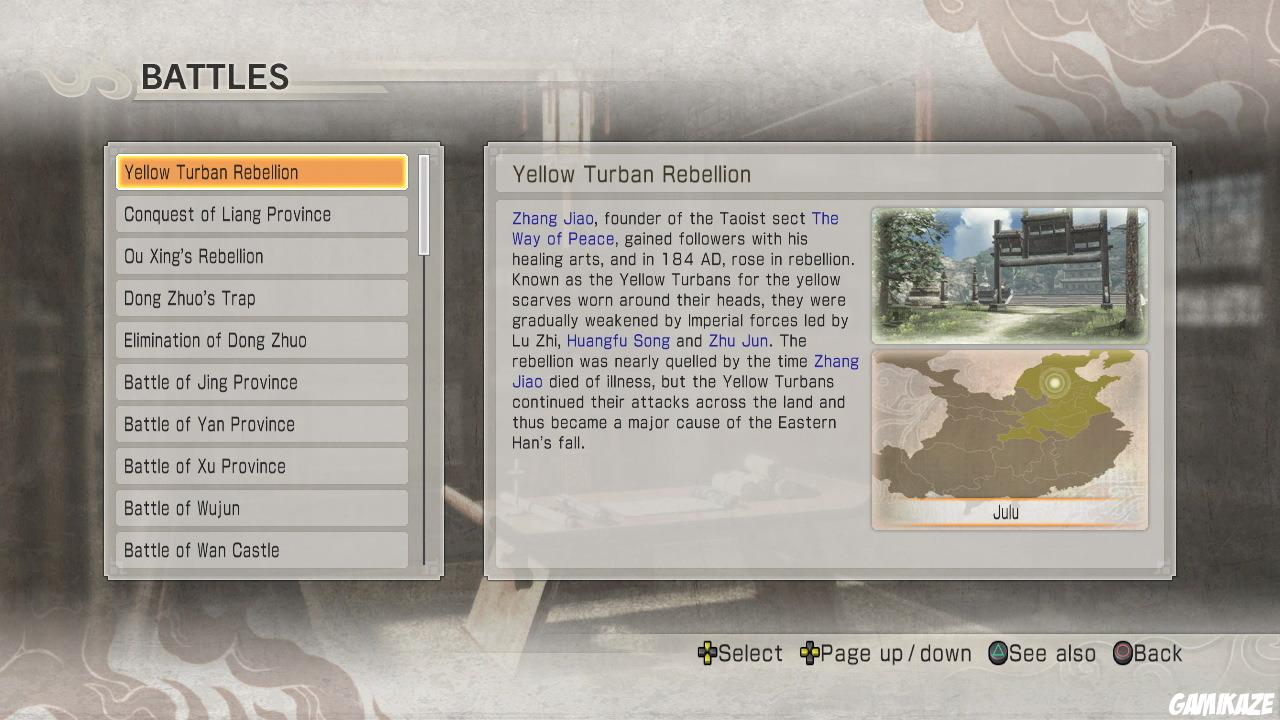This screenshot has width=1280, height=720.
Task: Select Battle of Jing Province
Action: (x=261, y=382)
